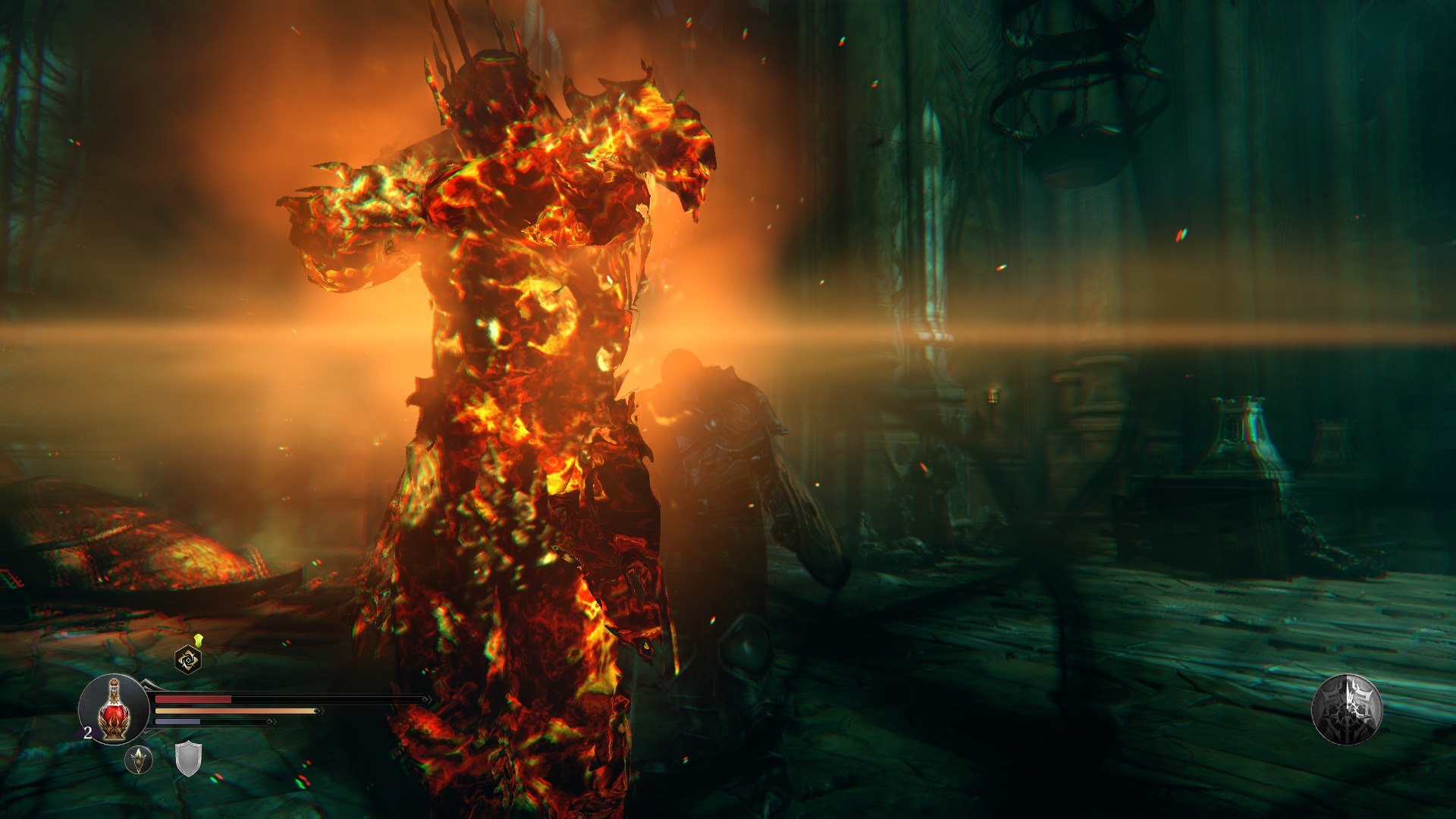This screenshot has width=1456, height=819.
Task: Inspect the hexagonal swirl buff icon
Action: [188, 660]
